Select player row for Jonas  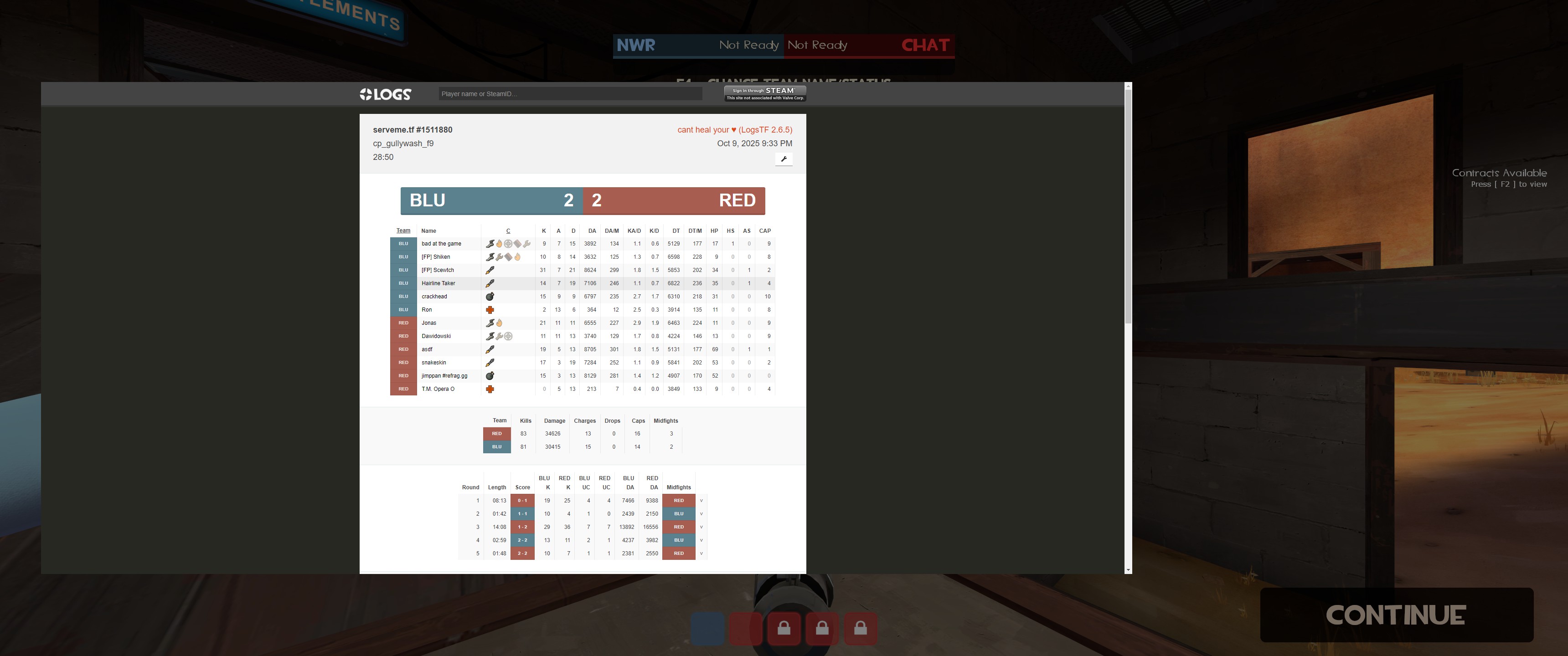point(428,323)
